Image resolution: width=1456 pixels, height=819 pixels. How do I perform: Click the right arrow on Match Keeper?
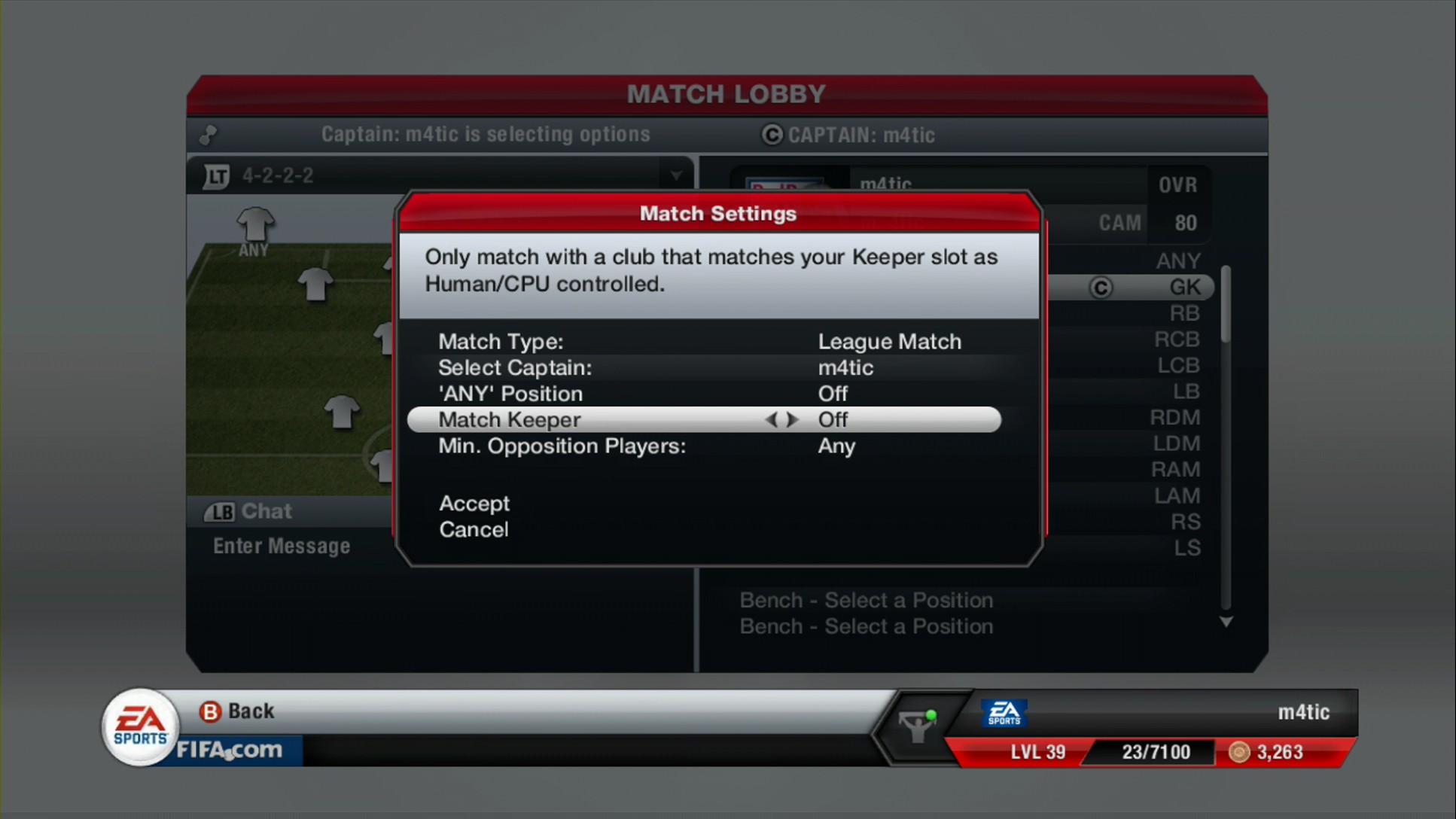pyautogui.click(x=792, y=420)
